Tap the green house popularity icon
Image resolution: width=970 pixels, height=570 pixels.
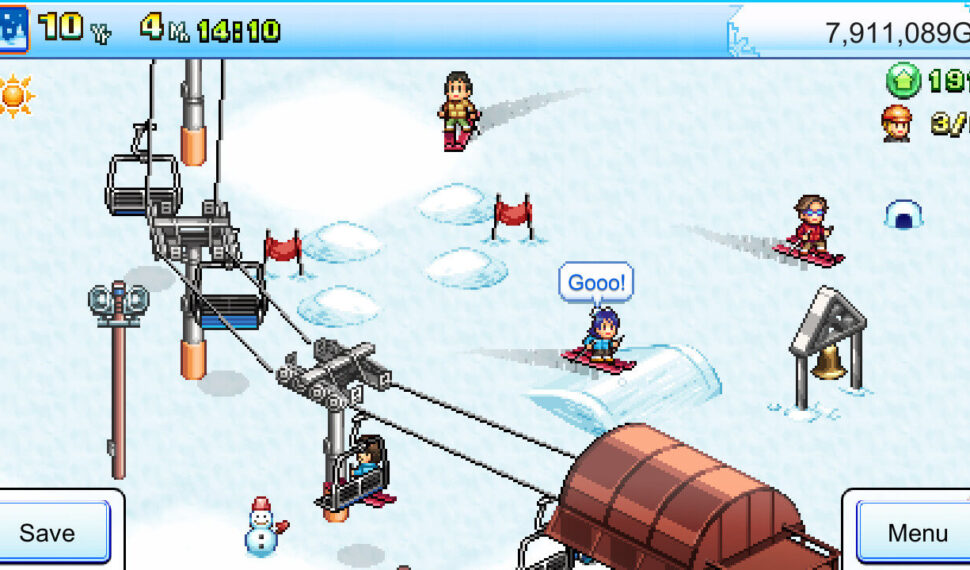903,80
